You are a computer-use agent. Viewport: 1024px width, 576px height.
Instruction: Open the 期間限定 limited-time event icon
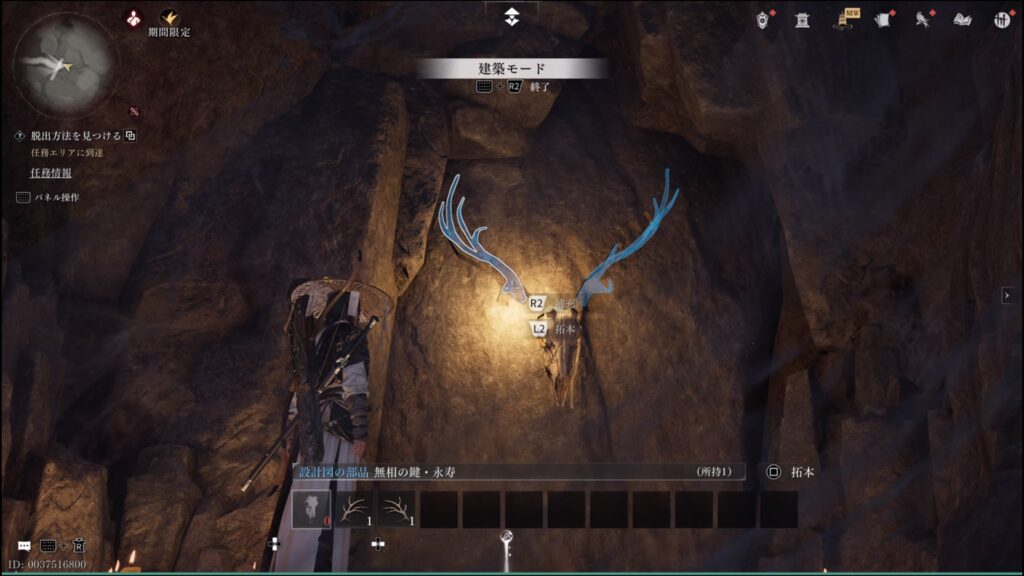(169, 19)
